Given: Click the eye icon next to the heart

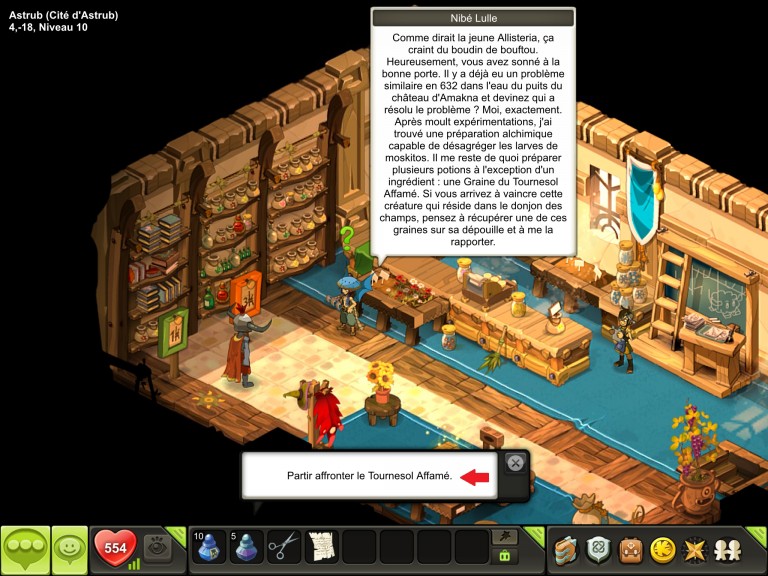Looking at the screenshot, I should pyautogui.click(x=156, y=547).
